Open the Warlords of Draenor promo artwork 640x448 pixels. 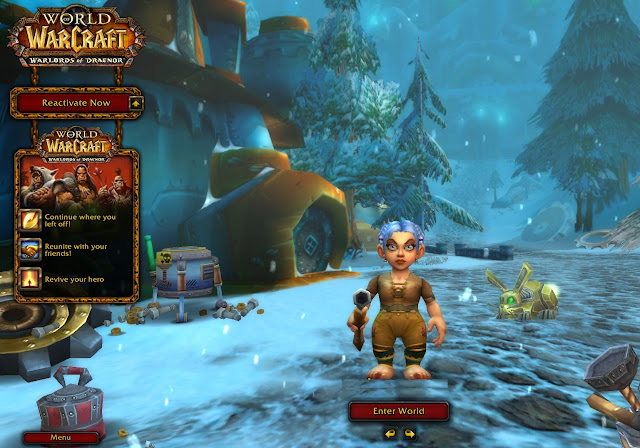pyautogui.click(x=76, y=179)
